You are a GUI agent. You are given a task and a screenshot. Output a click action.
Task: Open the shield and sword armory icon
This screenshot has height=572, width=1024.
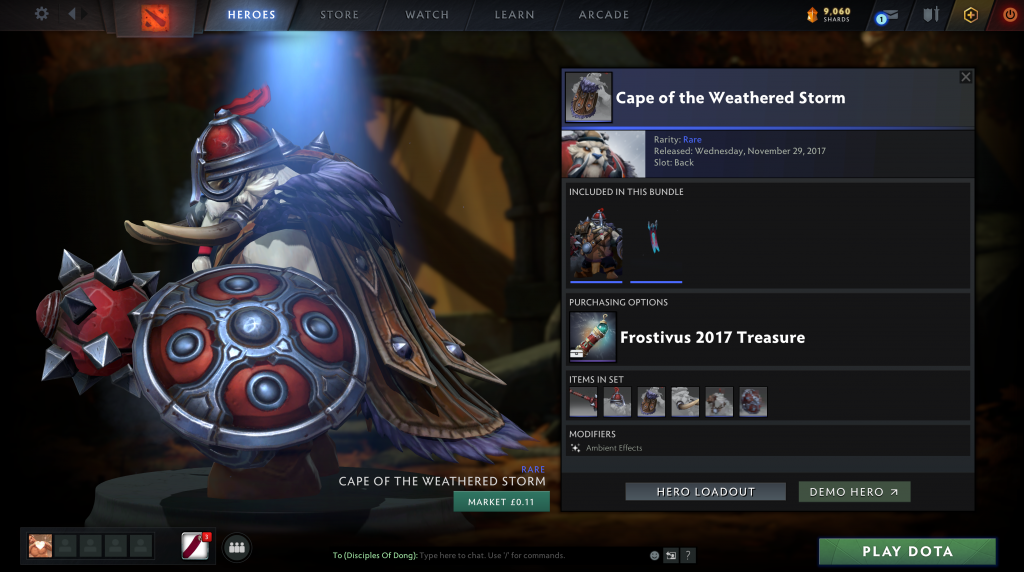pyautogui.click(x=931, y=15)
